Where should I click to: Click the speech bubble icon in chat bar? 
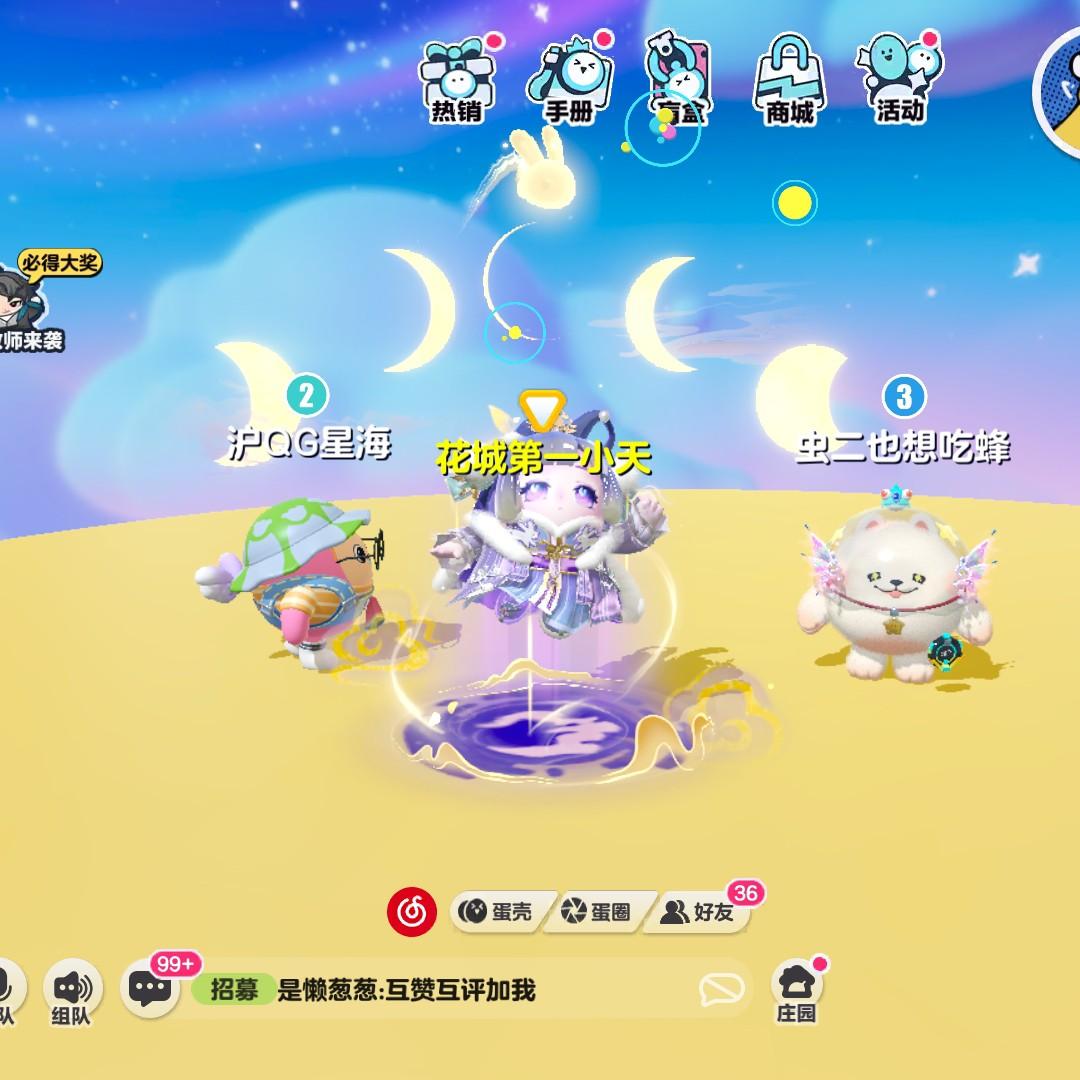721,990
